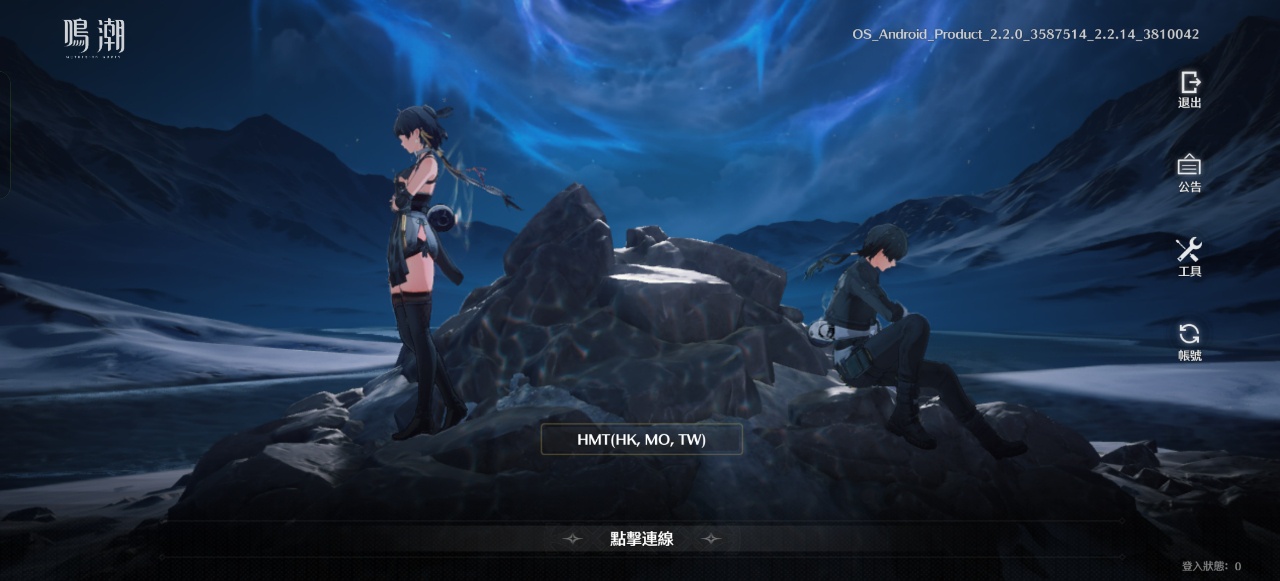Viewport: 1280px width, 581px height.
Task: Click the 退出 exit button
Action: coord(1189,89)
